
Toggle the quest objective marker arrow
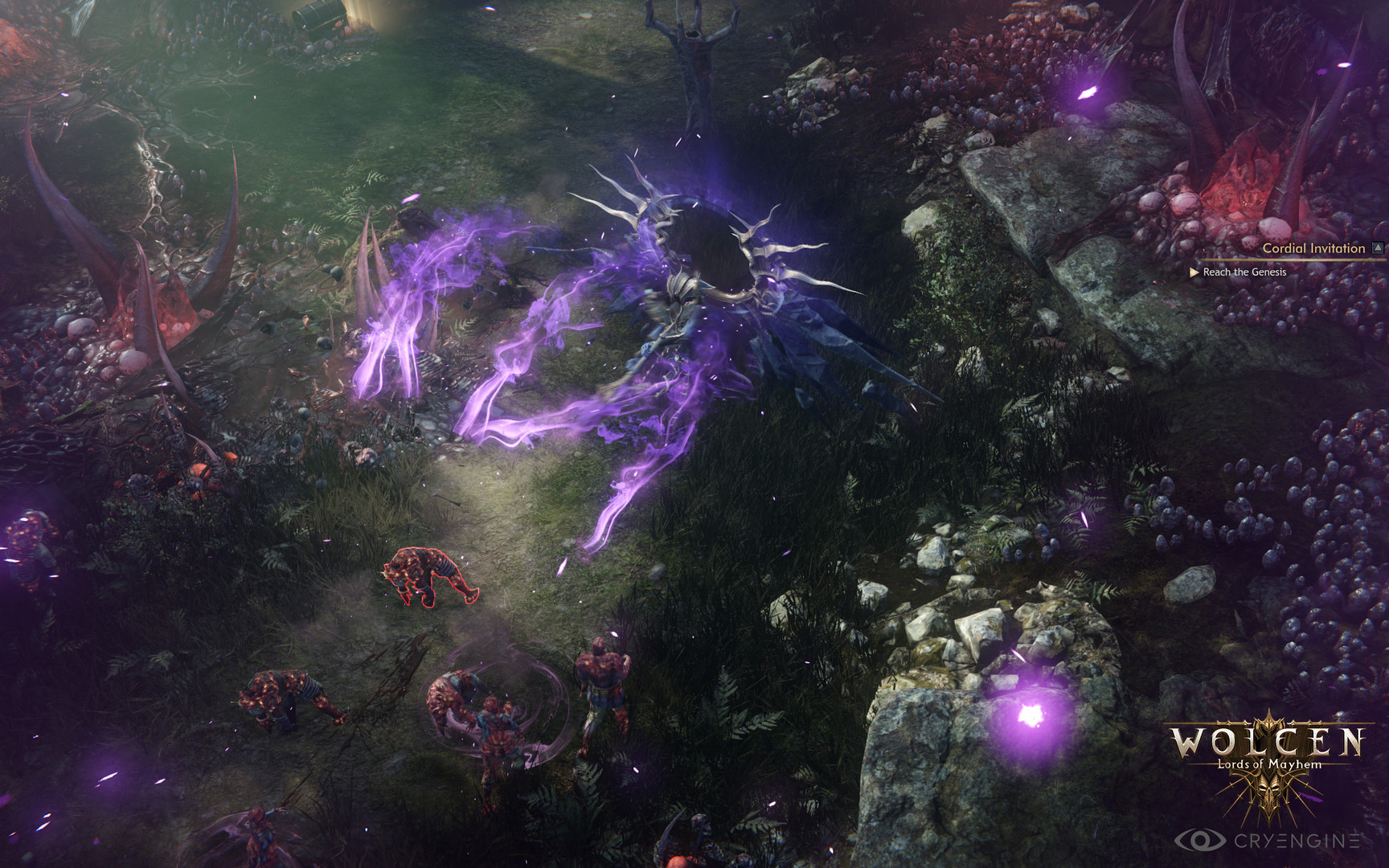[1194, 272]
